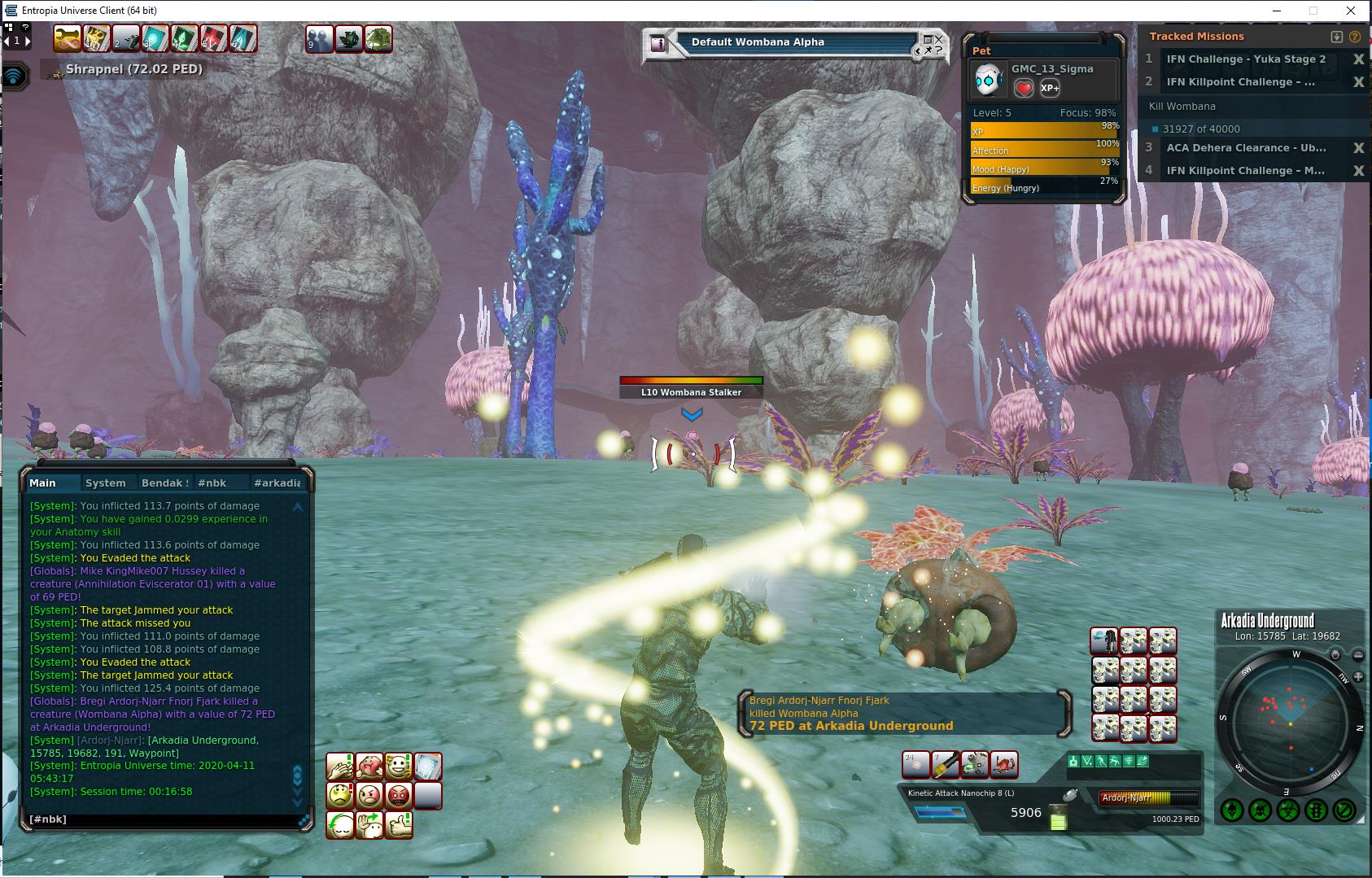Click the Arkadia Underground radar
This screenshot has width=1372, height=878.
(x=1289, y=721)
